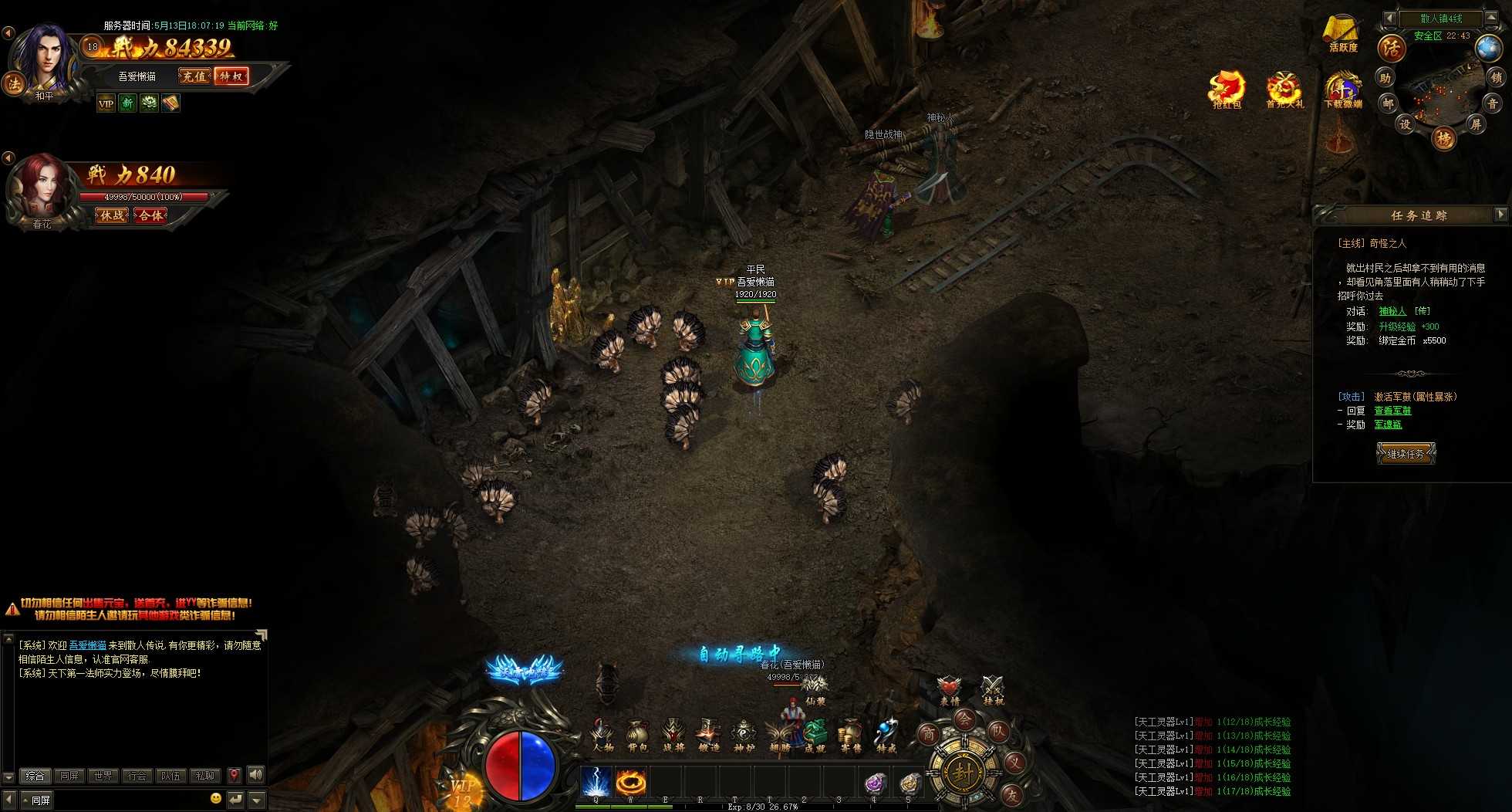
Task: Open the 首充大礼 first recharge gift
Action: click(1284, 90)
